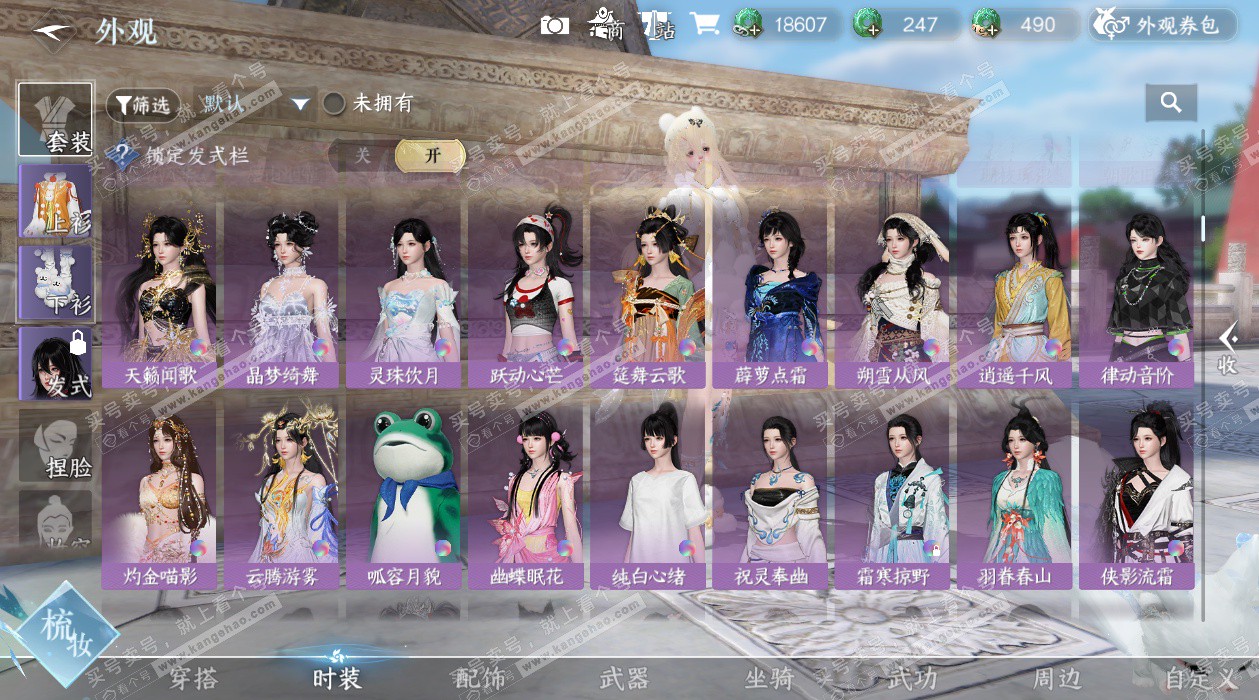Collapse the panel with the 收 arrow
Viewport: 1259px width, 700px height.
(x=1228, y=348)
